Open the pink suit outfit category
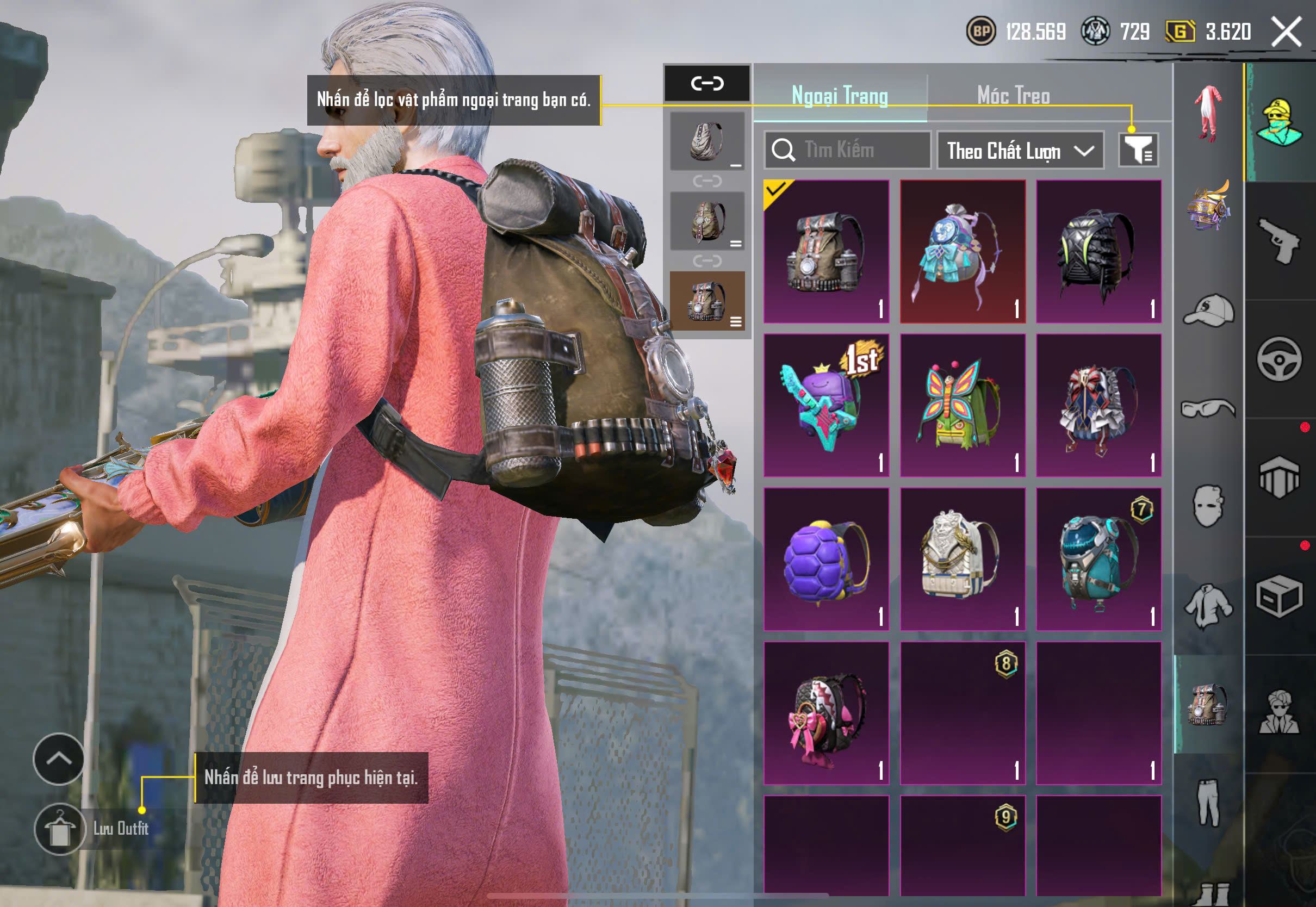 point(1209,112)
